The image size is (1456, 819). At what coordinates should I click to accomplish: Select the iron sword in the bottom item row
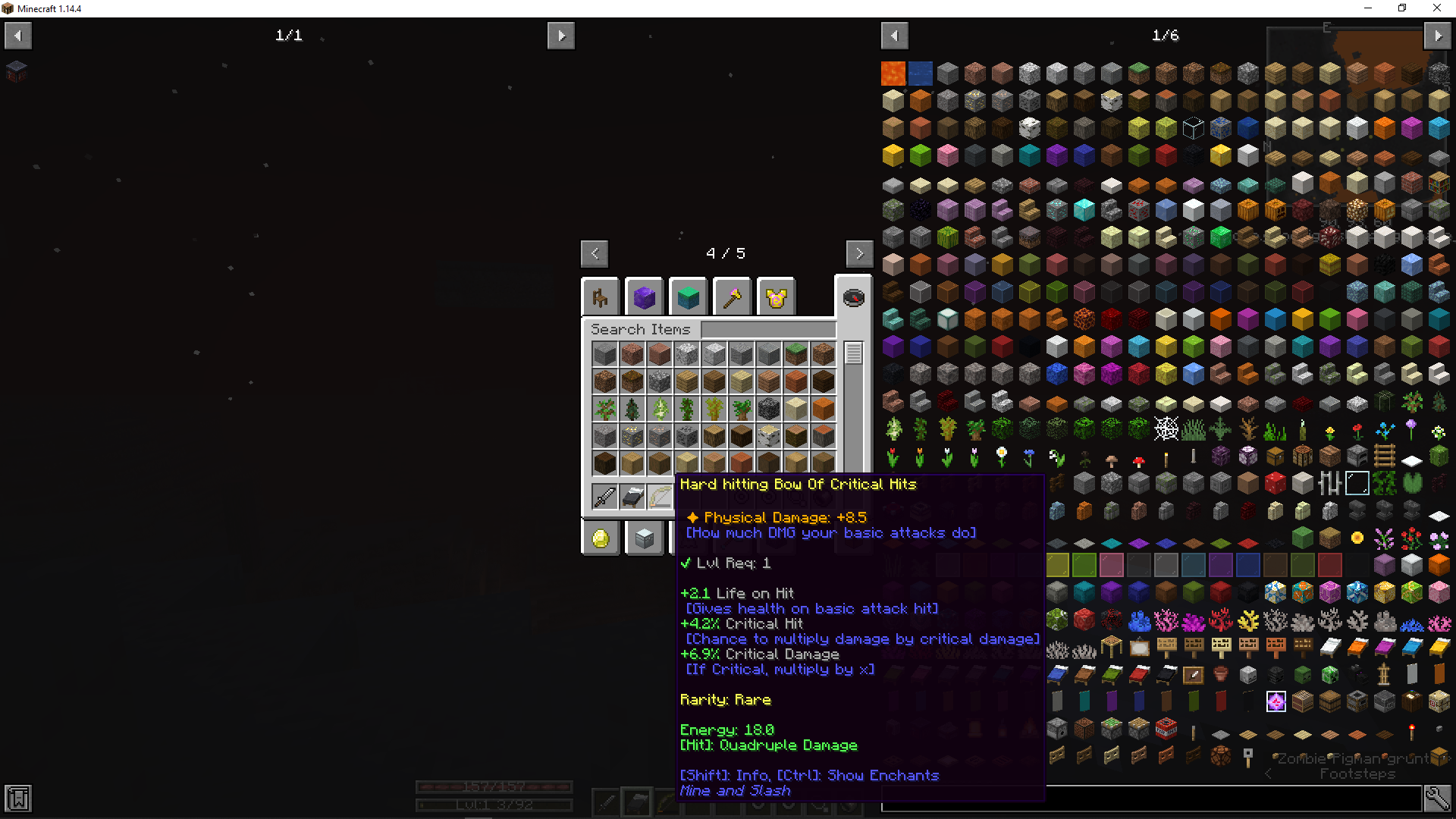coord(604,496)
